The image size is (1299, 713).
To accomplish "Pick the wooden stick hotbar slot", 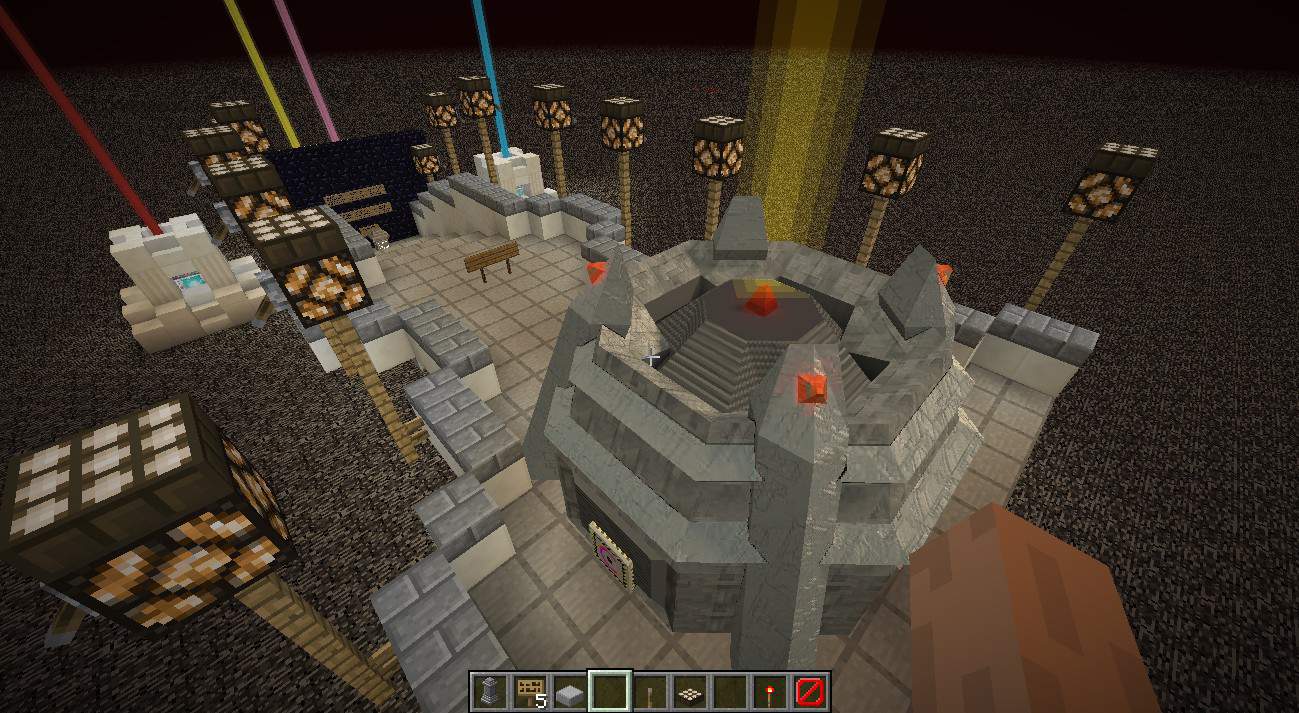I will pos(650,691).
